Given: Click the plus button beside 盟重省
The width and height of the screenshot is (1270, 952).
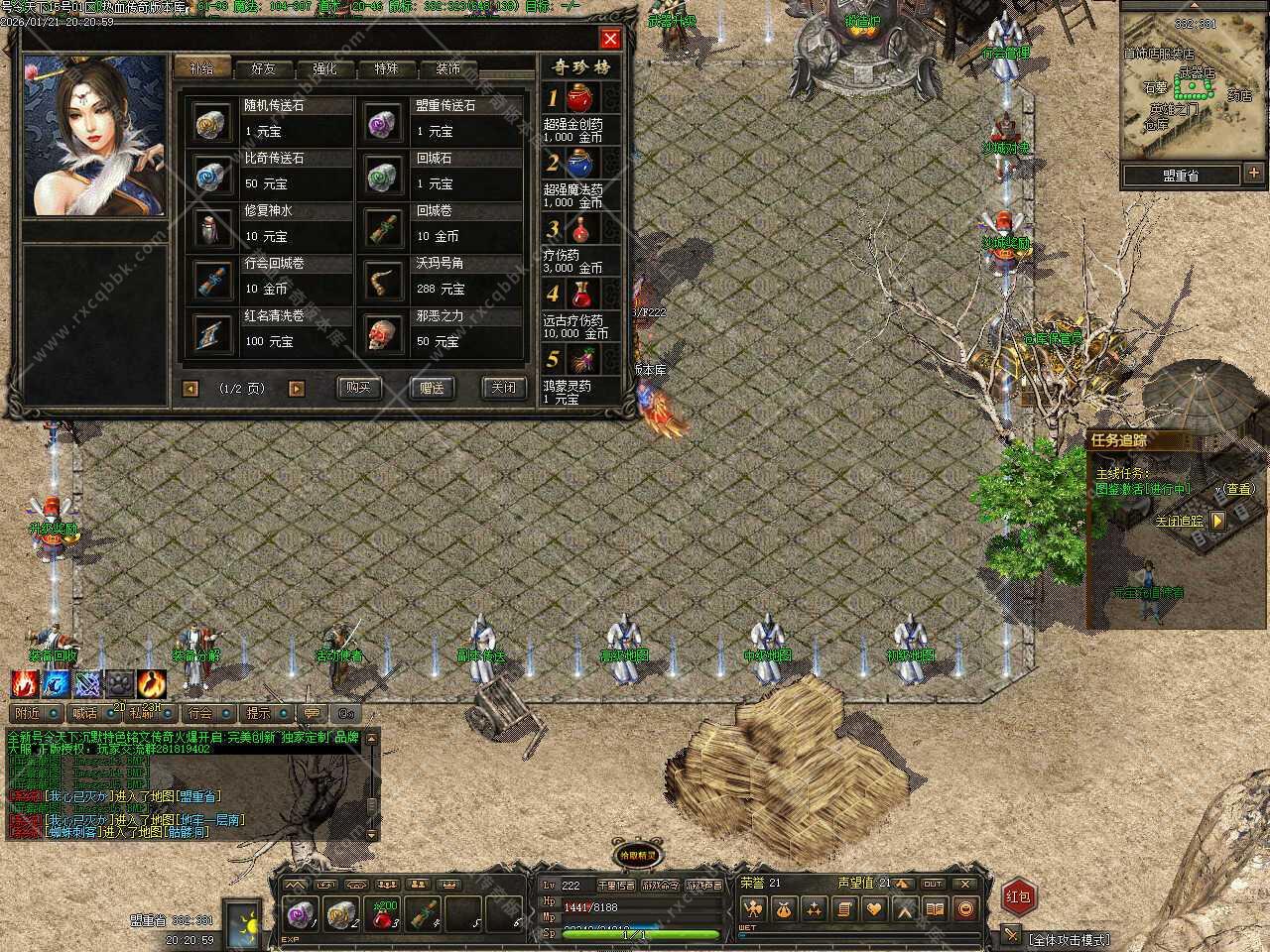Looking at the screenshot, I should click(1254, 175).
